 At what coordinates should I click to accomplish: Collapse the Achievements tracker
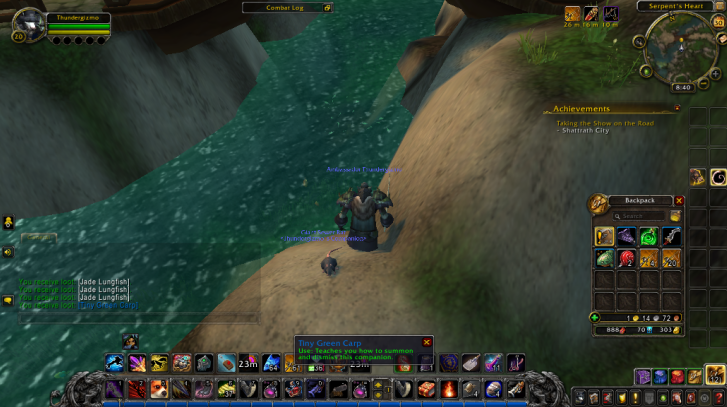point(677,108)
